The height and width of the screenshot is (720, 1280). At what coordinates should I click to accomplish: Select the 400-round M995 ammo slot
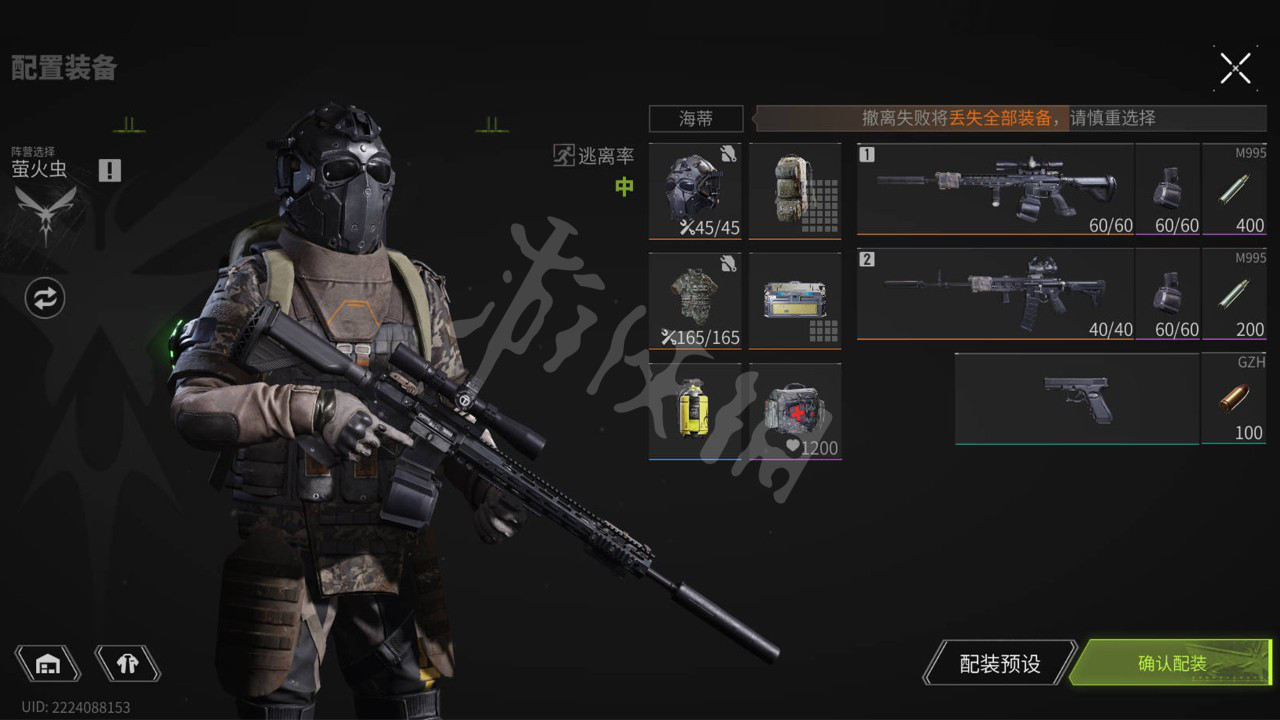(1235, 190)
